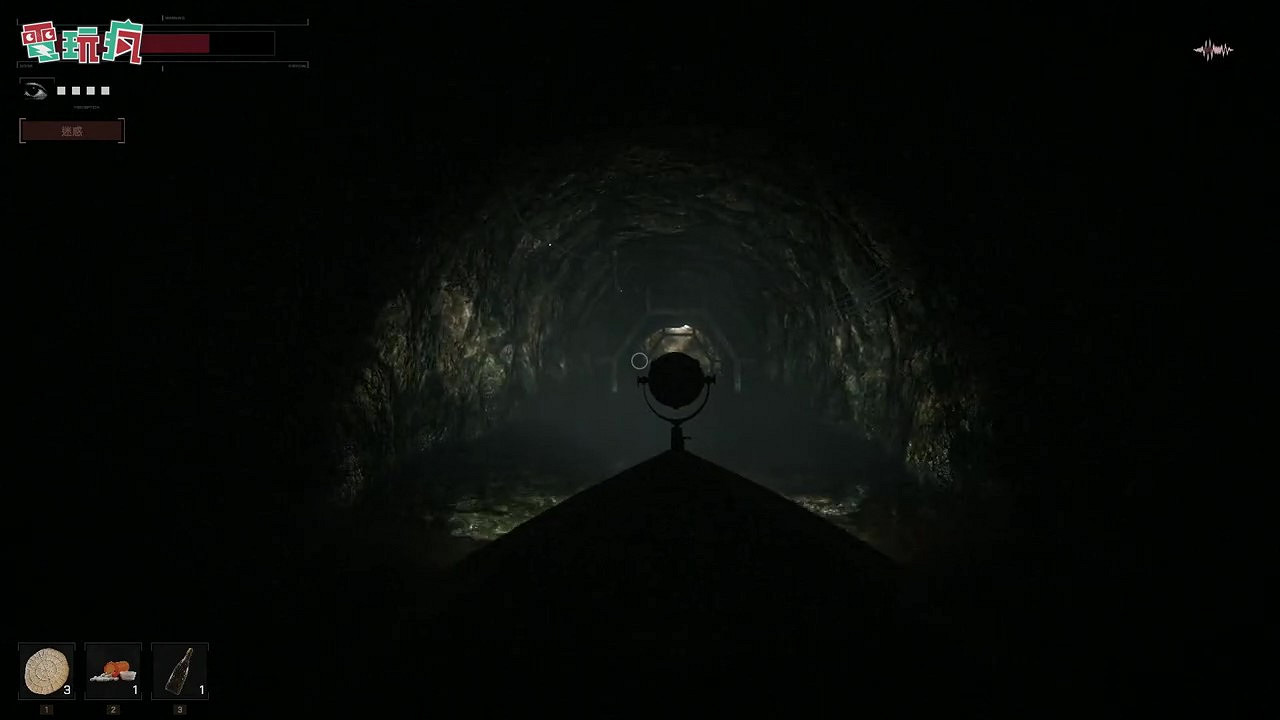This screenshot has height=720, width=1280.
Task: Select the keybind badge labeled 3
Action: pyautogui.click(x=180, y=708)
